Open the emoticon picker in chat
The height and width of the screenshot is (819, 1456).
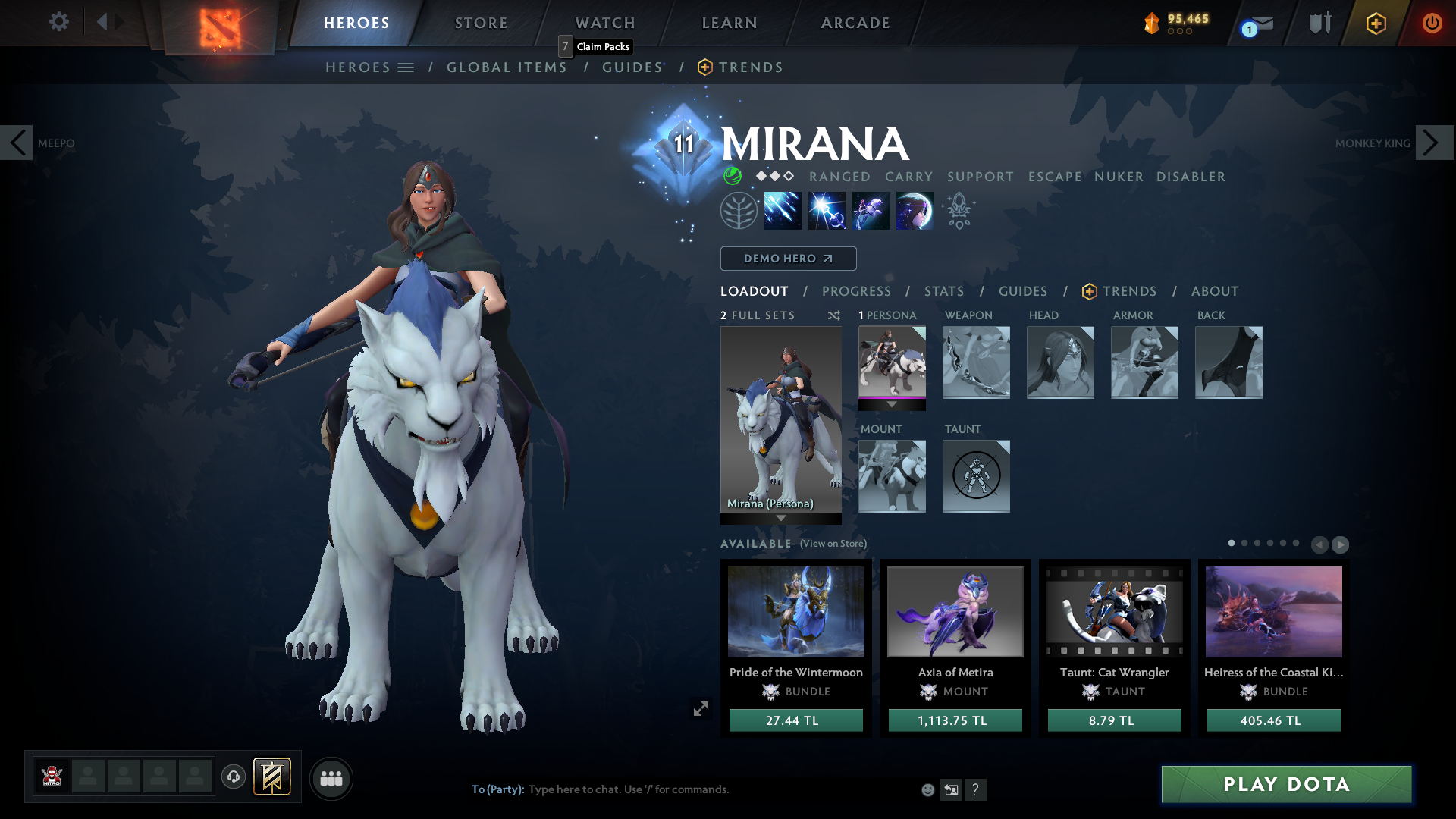(x=927, y=789)
